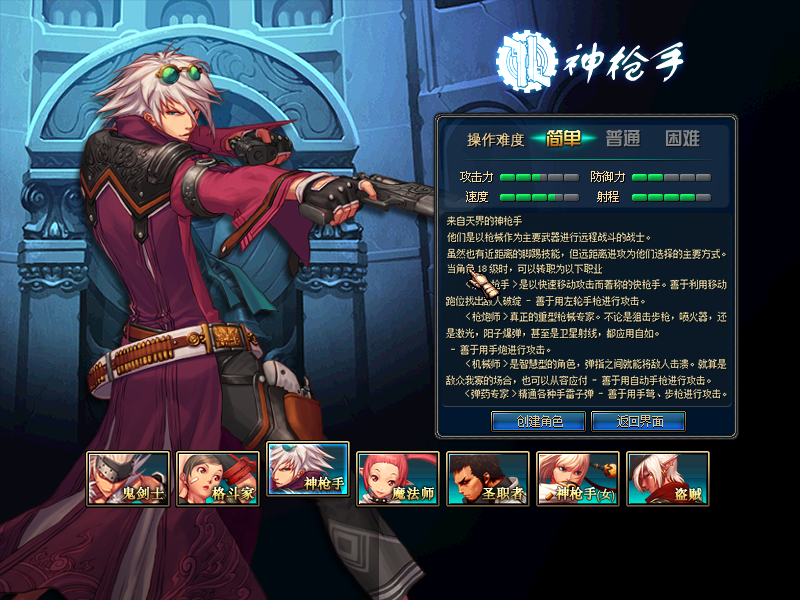Choose the 格斗家 fighter class portrait
This screenshot has height=600, width=800.
click(217, 478)
